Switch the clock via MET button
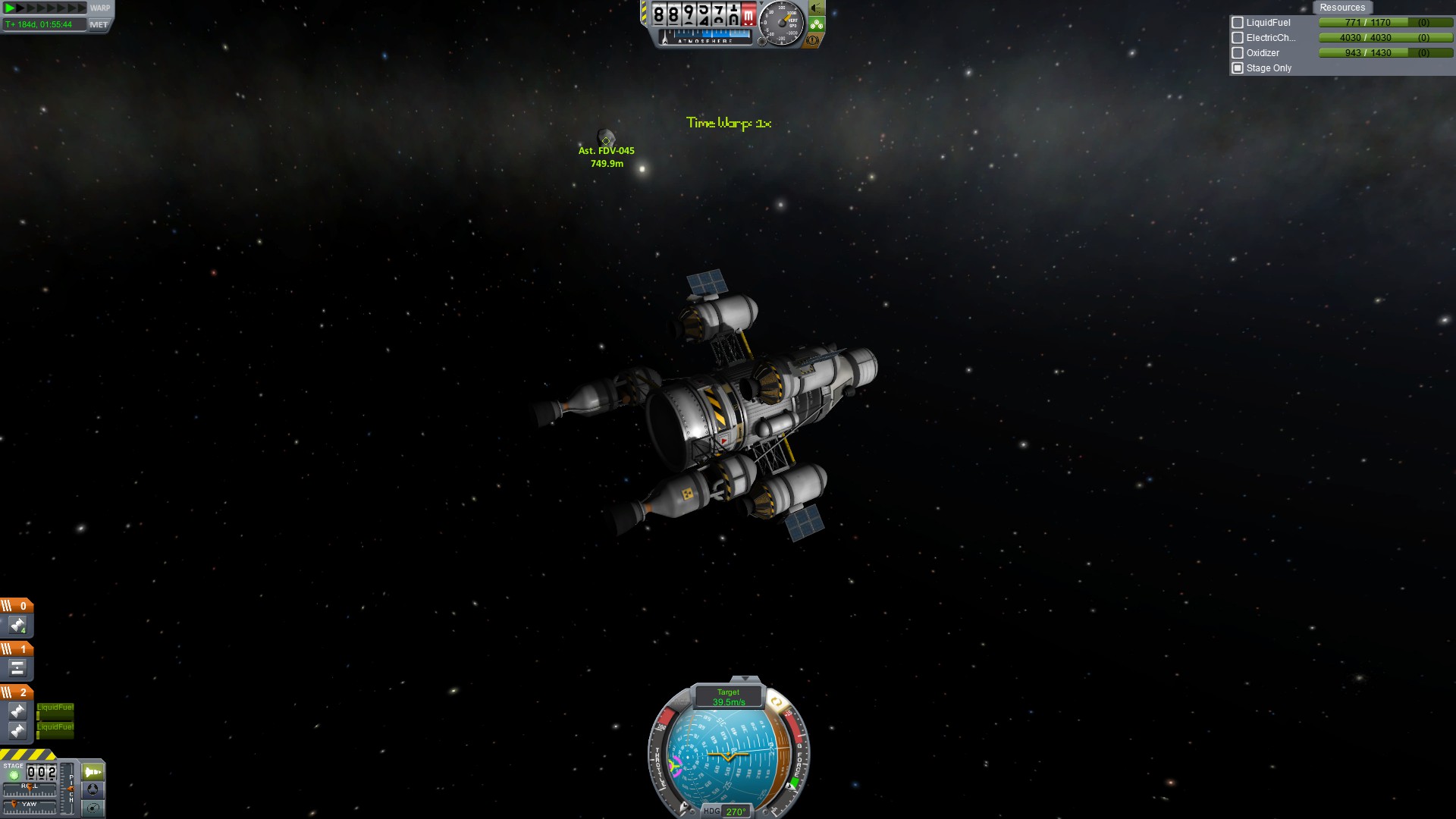 point(99,24)
